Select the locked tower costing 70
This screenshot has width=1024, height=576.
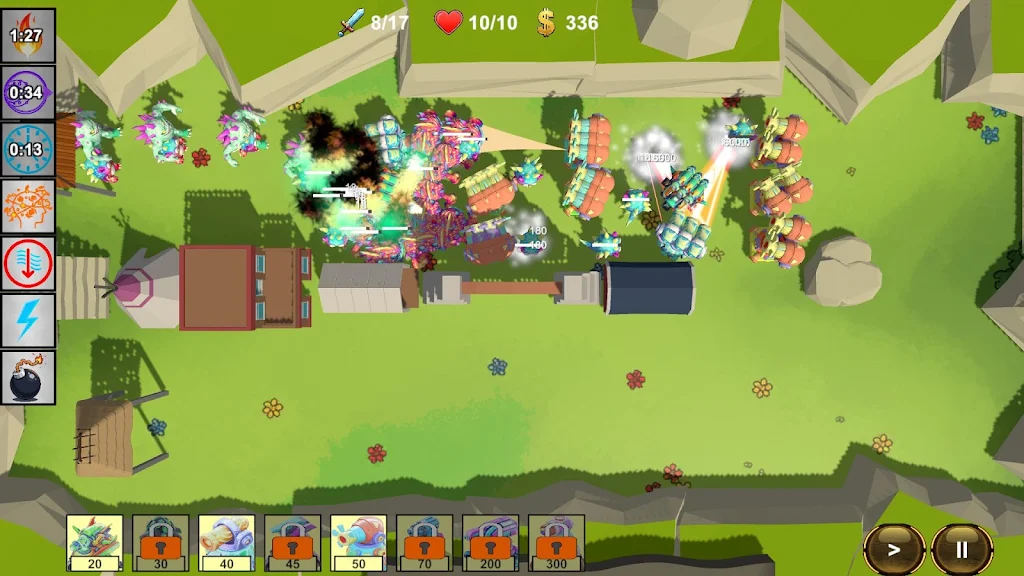tap(425, 543)
